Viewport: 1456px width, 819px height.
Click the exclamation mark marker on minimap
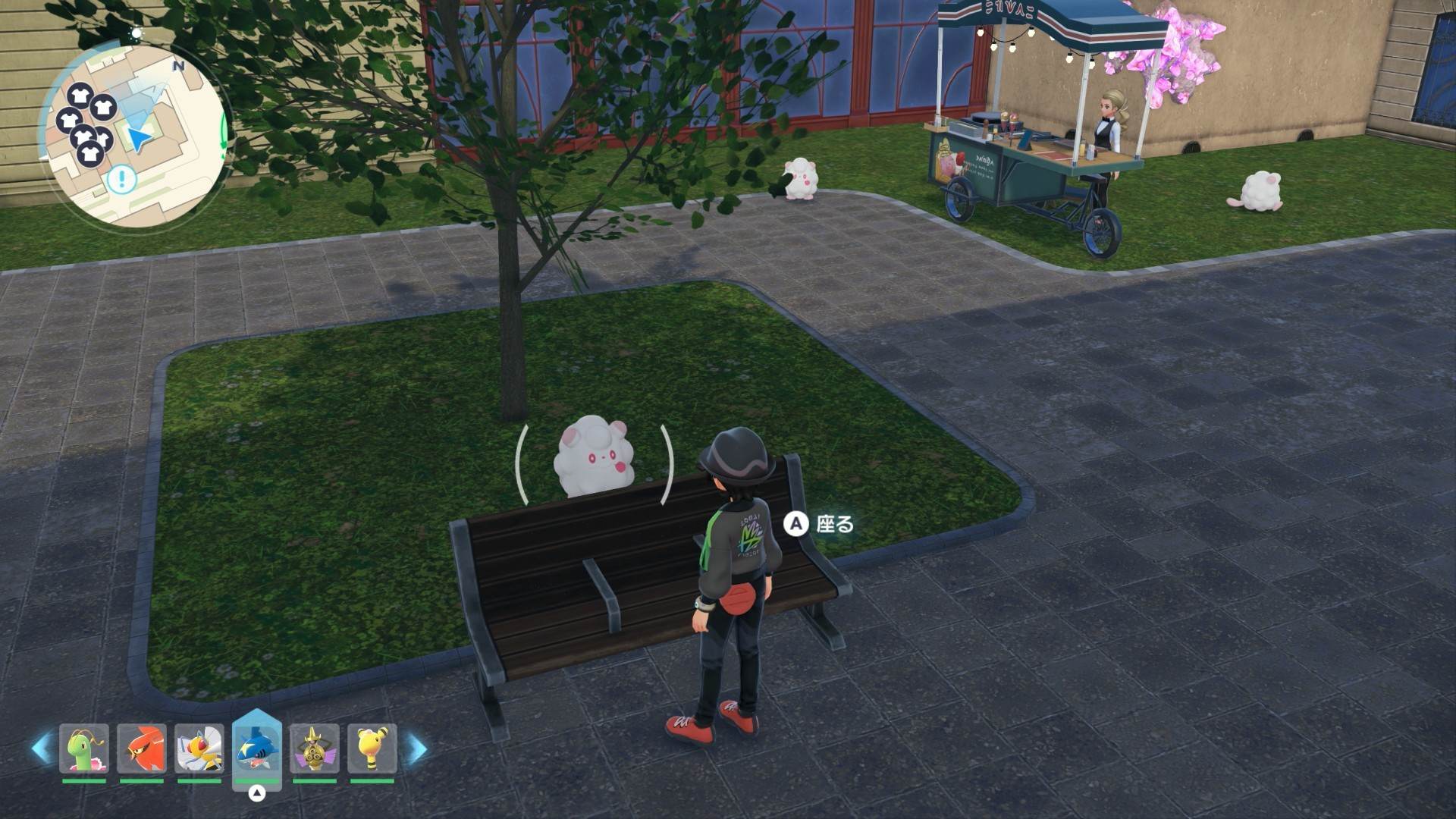[121, 180]
